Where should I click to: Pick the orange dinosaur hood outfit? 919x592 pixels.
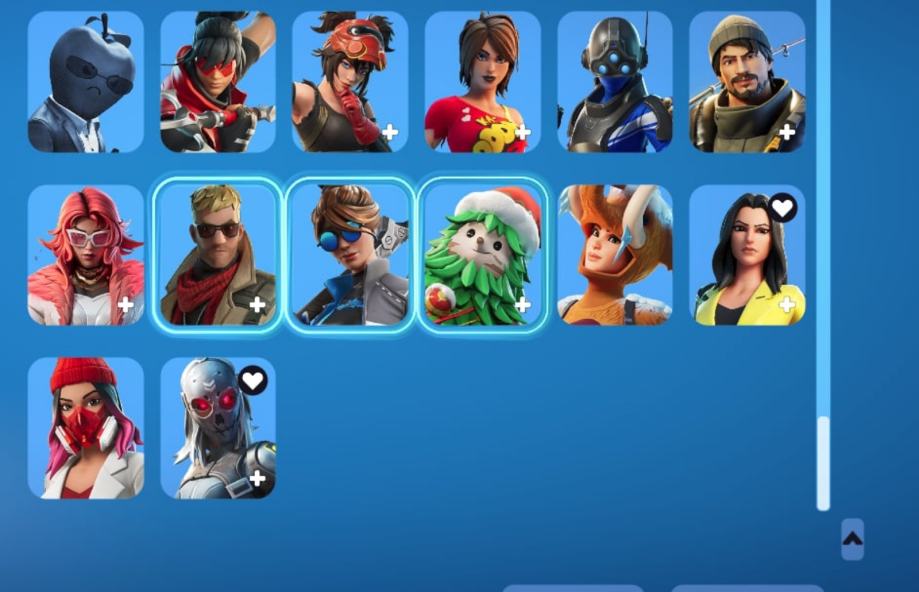615,255
